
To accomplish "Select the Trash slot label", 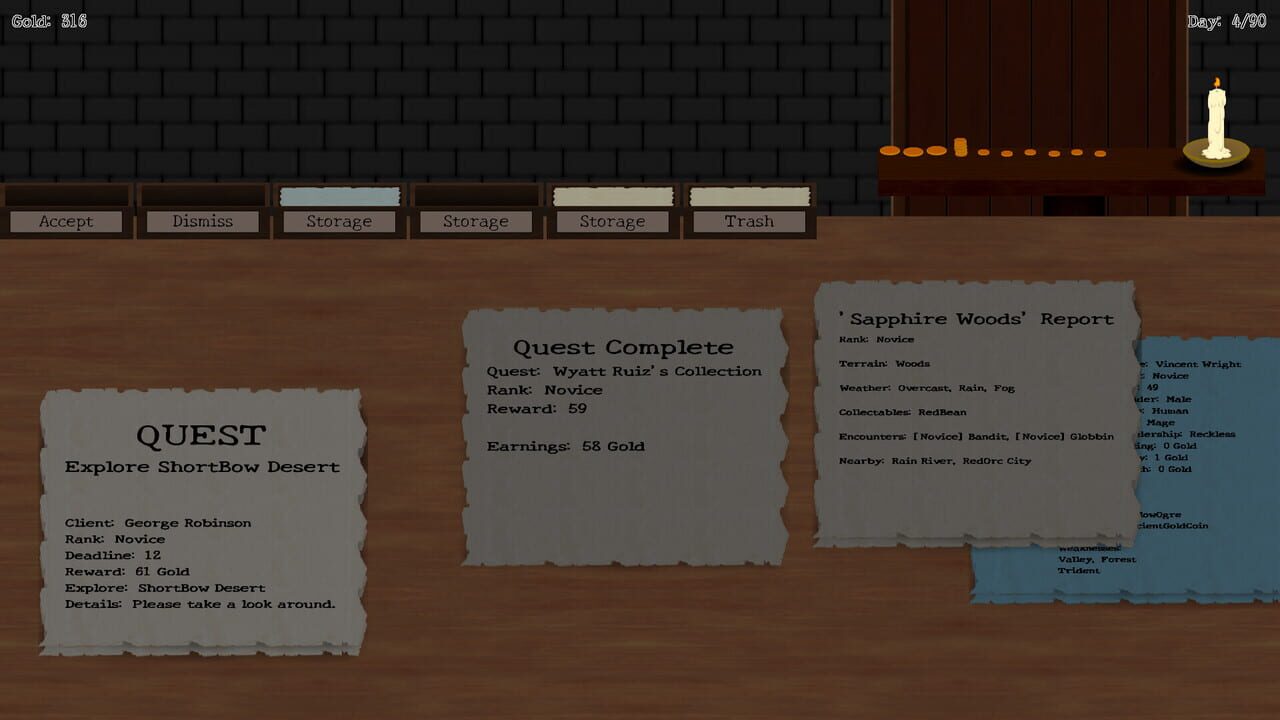I will (749, 221).
